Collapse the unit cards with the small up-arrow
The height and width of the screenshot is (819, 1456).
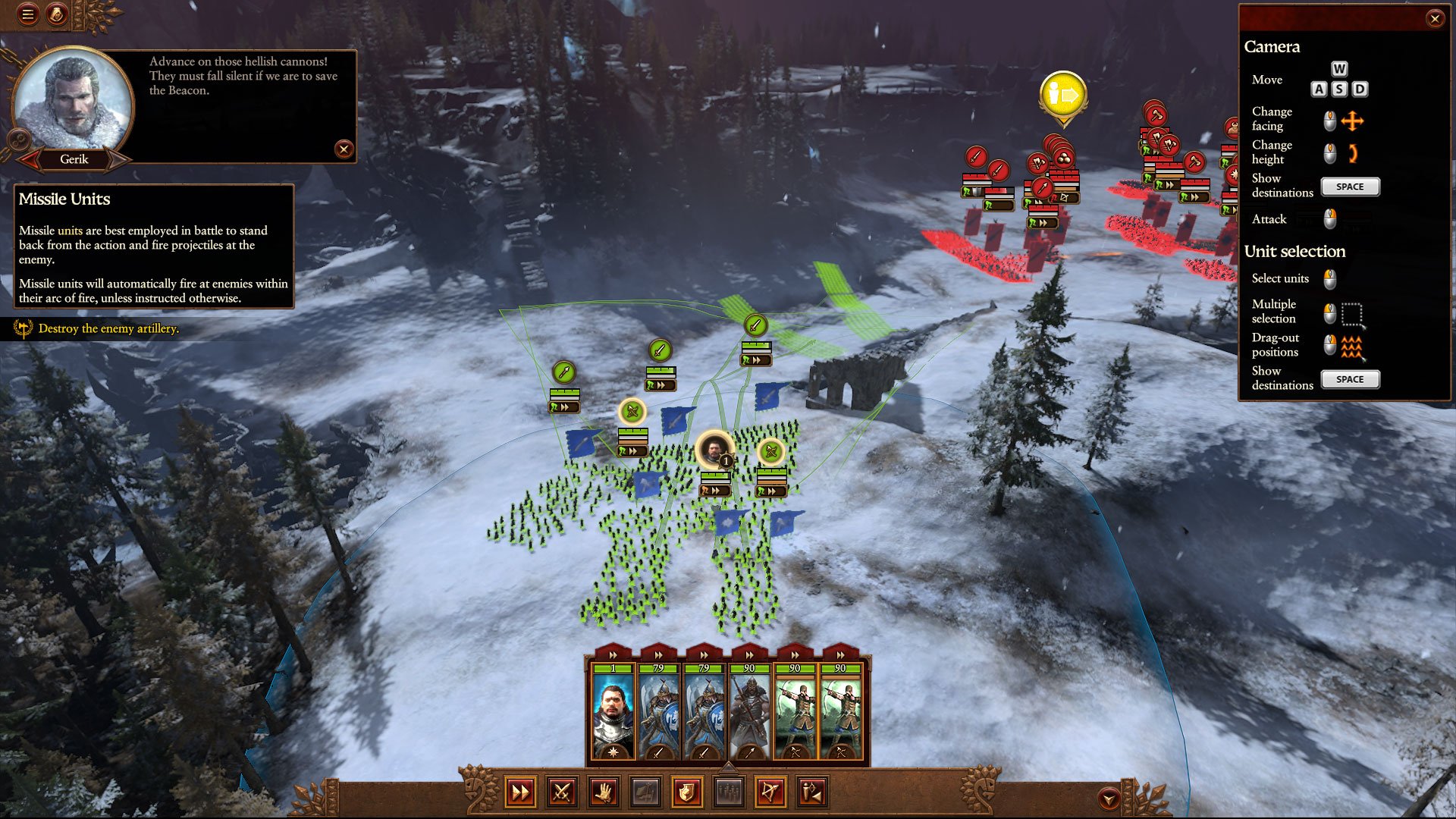pyautogui.click(x=728, y=766)
